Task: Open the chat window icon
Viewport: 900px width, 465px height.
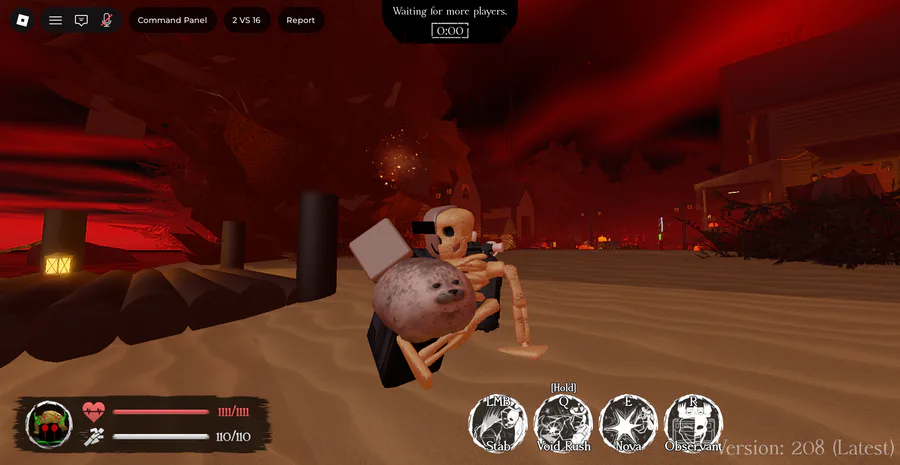Action: tap(81, 20)
